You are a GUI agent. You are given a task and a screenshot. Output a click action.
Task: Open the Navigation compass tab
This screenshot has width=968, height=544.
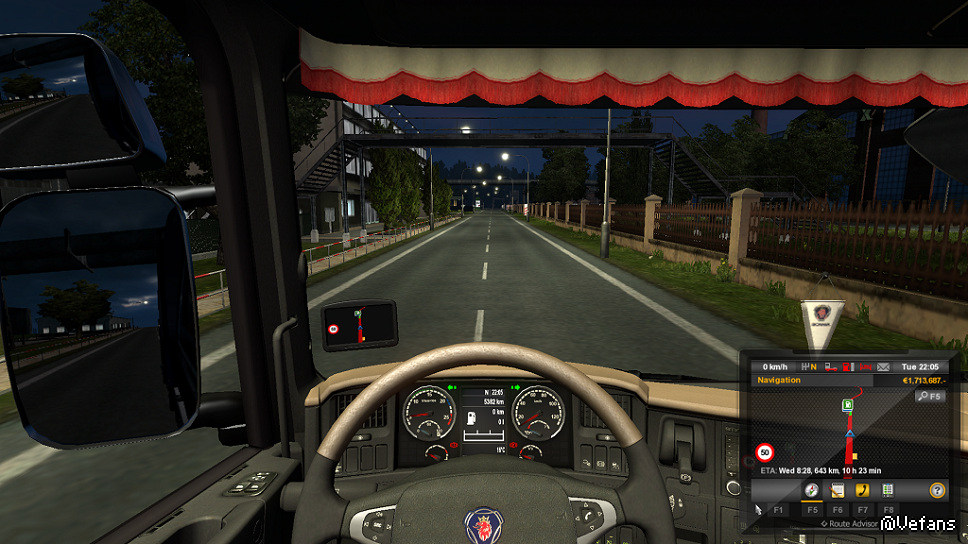click(812, 490)
